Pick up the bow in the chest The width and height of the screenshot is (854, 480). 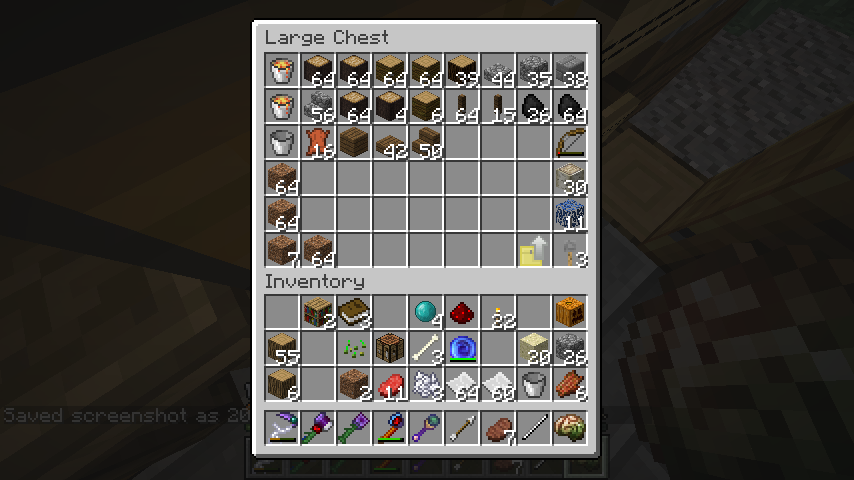tap(569, 141)
